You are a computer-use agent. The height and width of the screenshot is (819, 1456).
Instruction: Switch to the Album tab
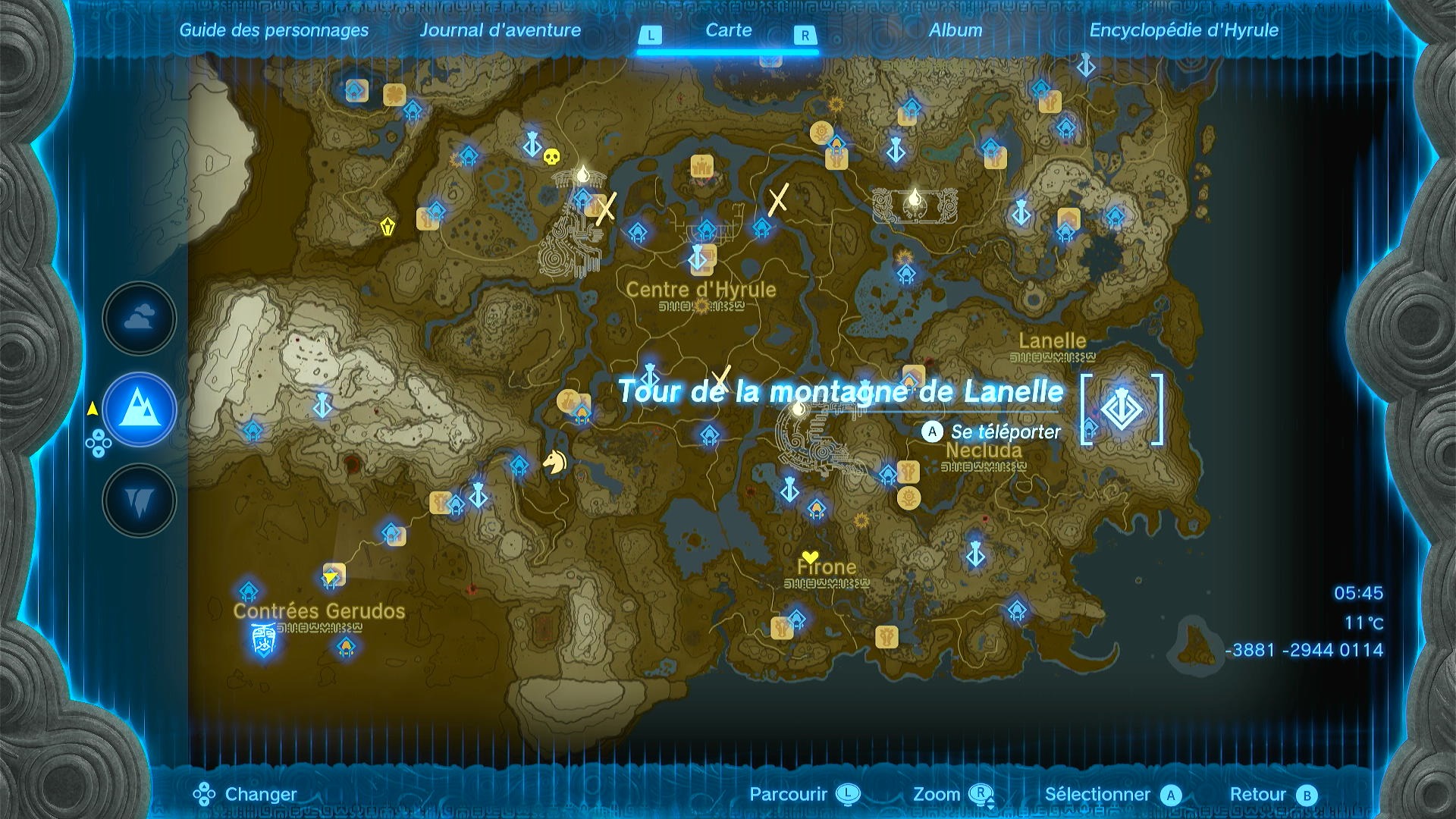pyautogui.click(x=957, y=31)
